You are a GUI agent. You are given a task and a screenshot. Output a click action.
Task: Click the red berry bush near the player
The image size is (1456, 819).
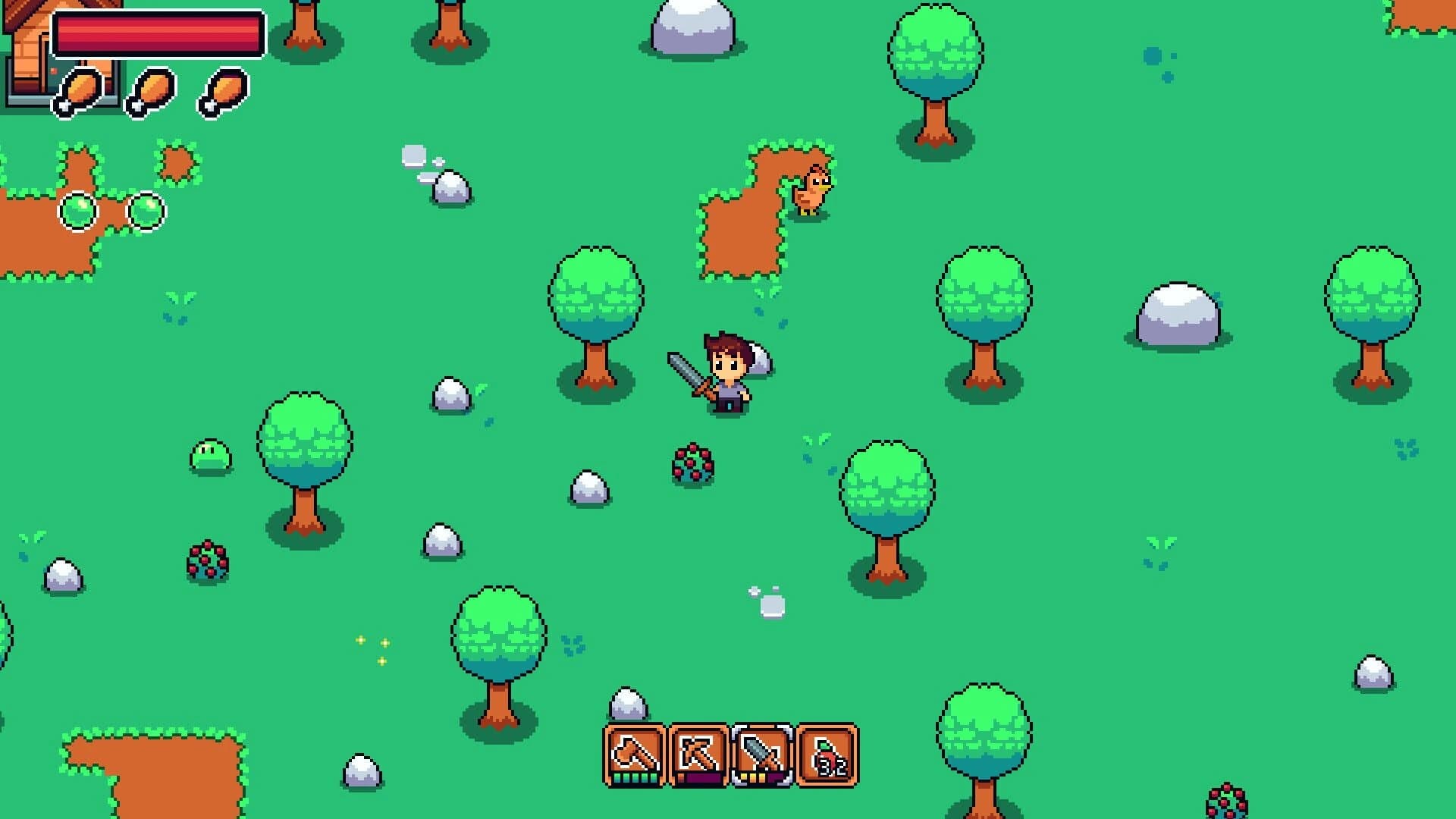tap(692, 463)
